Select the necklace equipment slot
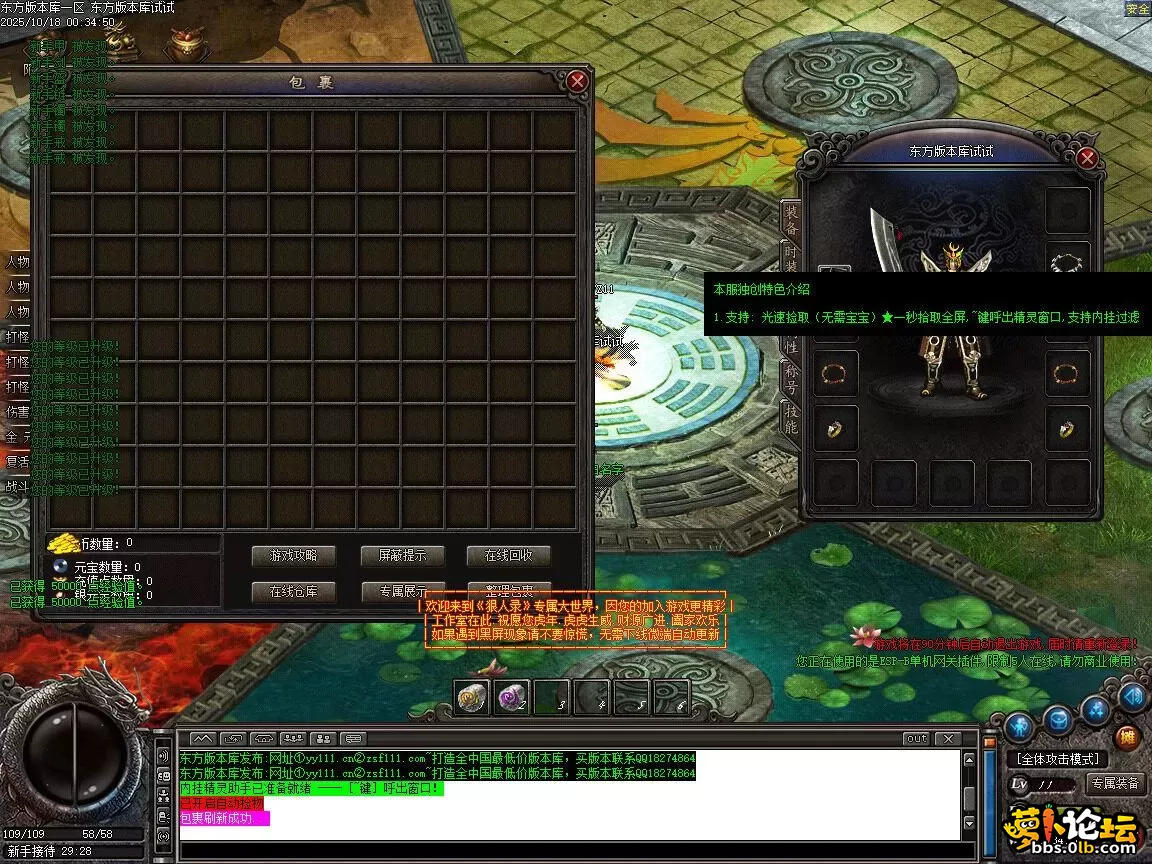This screenshot has width=1152, height=864. click(1067, 263)
